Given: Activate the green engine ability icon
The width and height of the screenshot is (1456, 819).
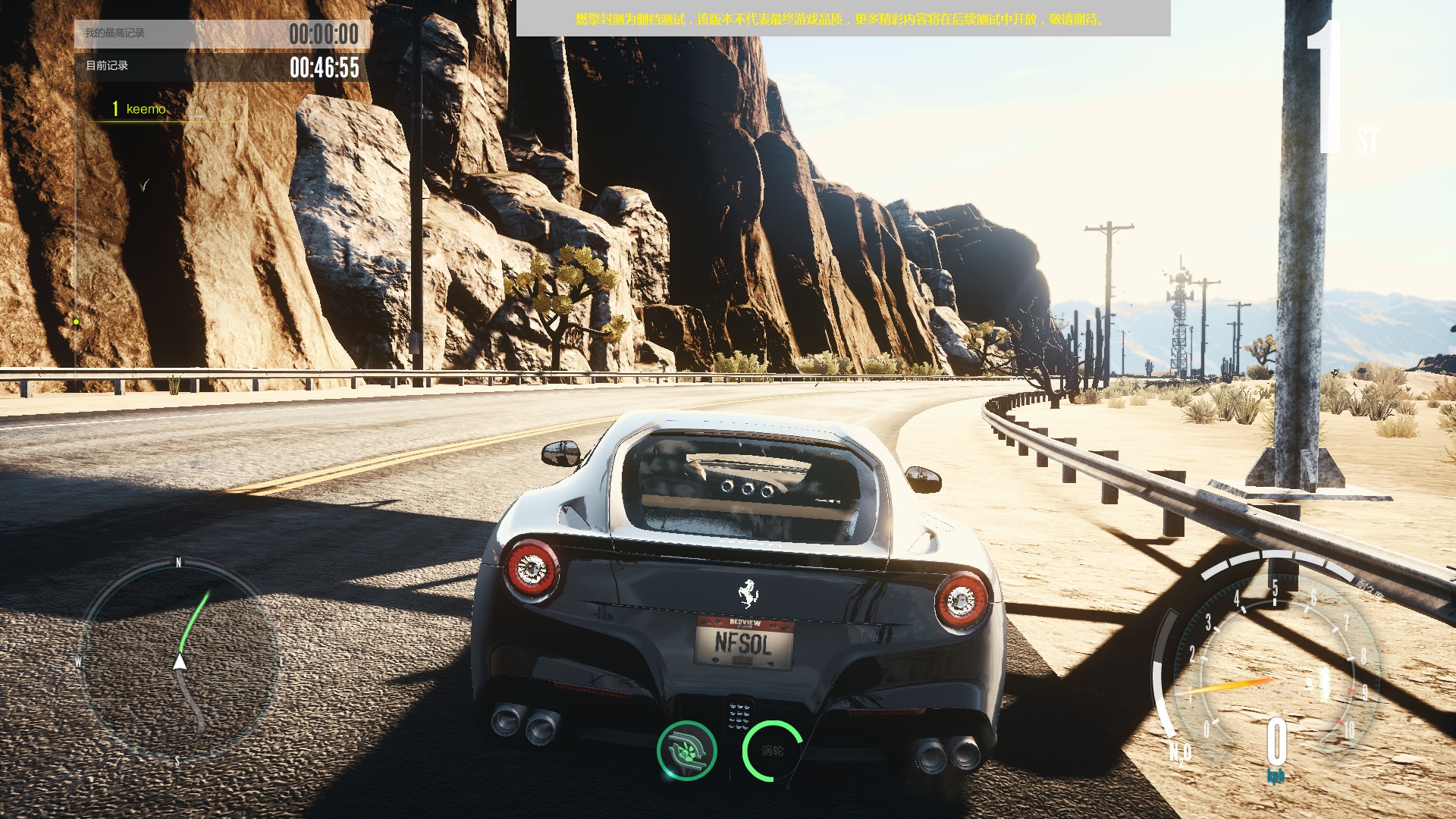Looking at the screenshot, I should pyautogui.click(x=687, y=751).
